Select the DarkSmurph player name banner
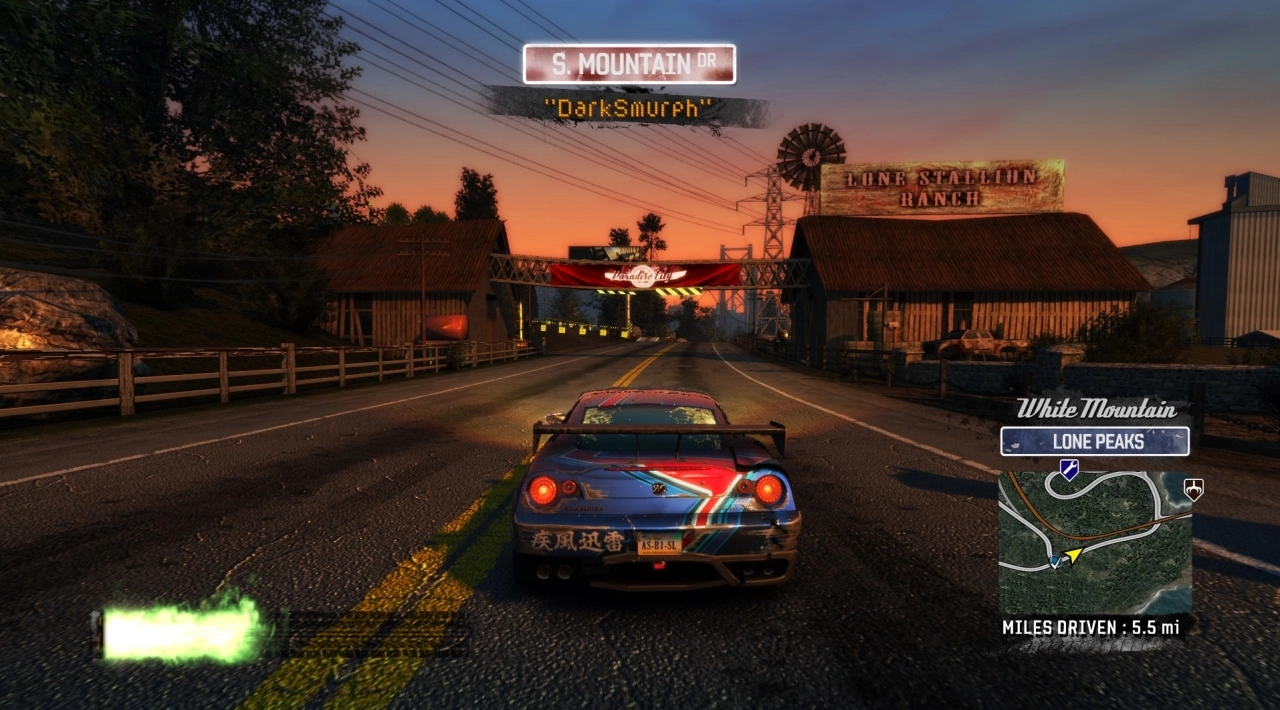 (x=629, y=108)
